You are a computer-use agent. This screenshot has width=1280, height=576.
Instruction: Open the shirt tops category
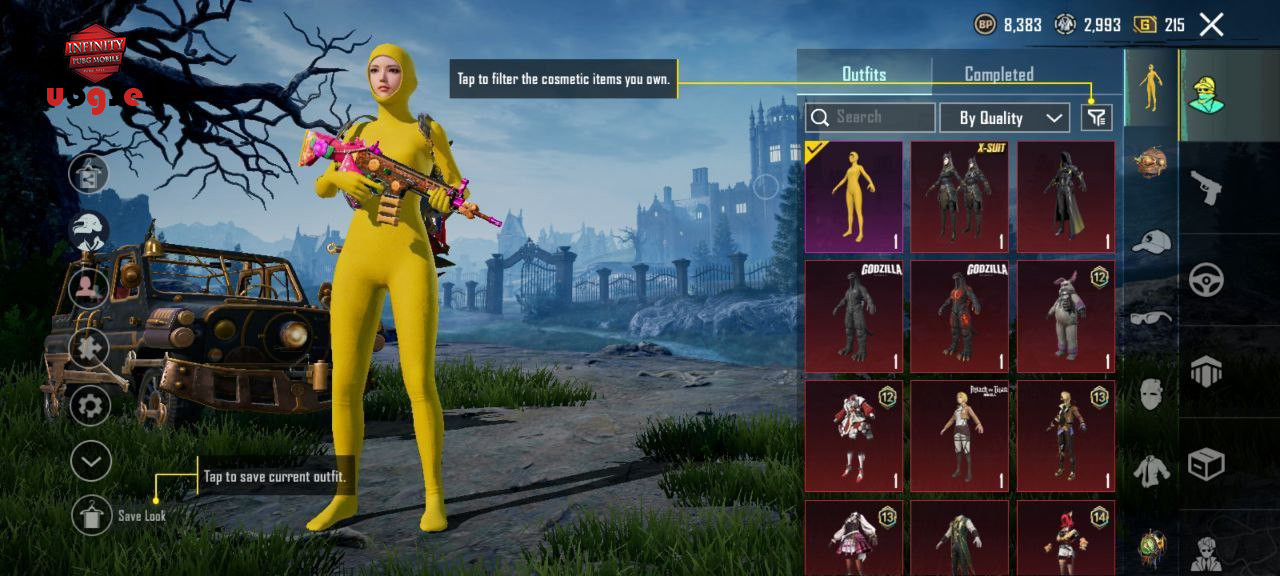[x=1151, y=469]
